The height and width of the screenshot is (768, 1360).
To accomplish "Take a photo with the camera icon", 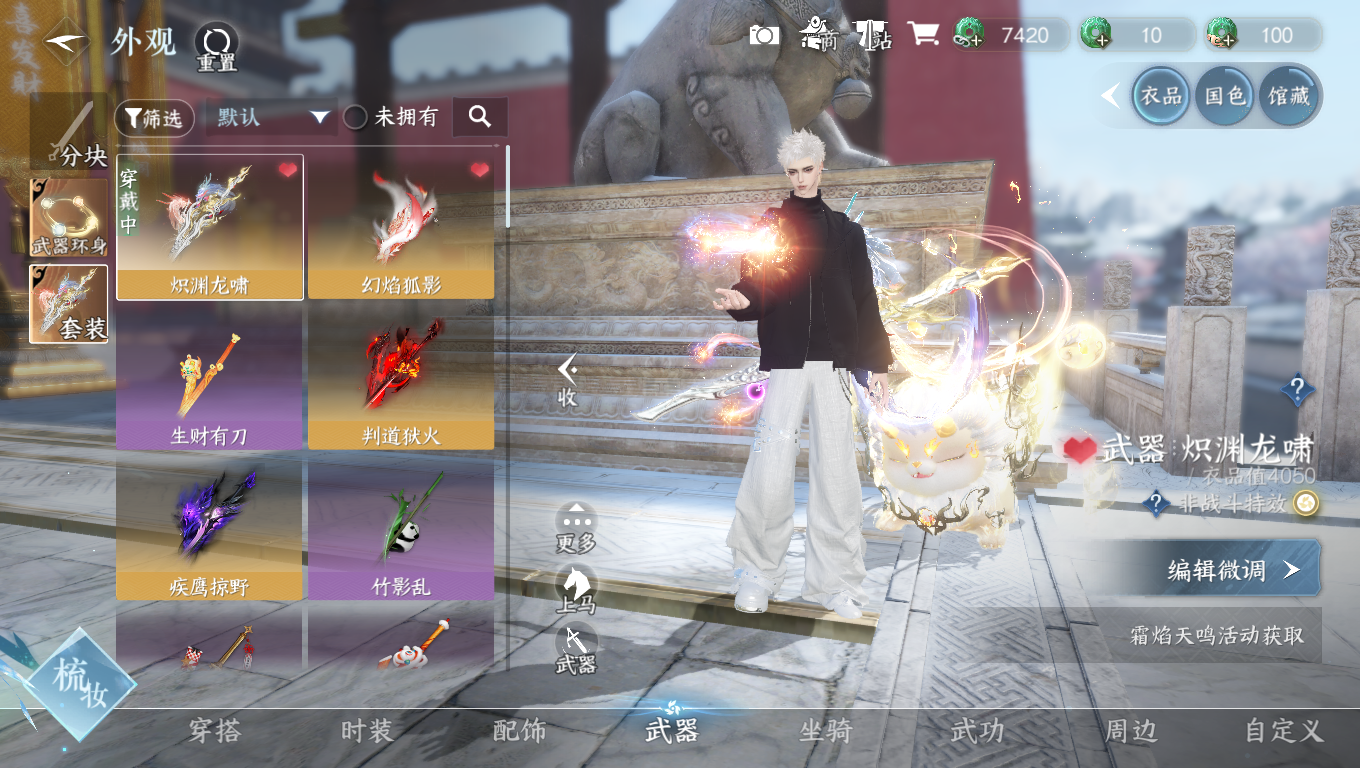I will pyautogui.click(x=765, y=35).
